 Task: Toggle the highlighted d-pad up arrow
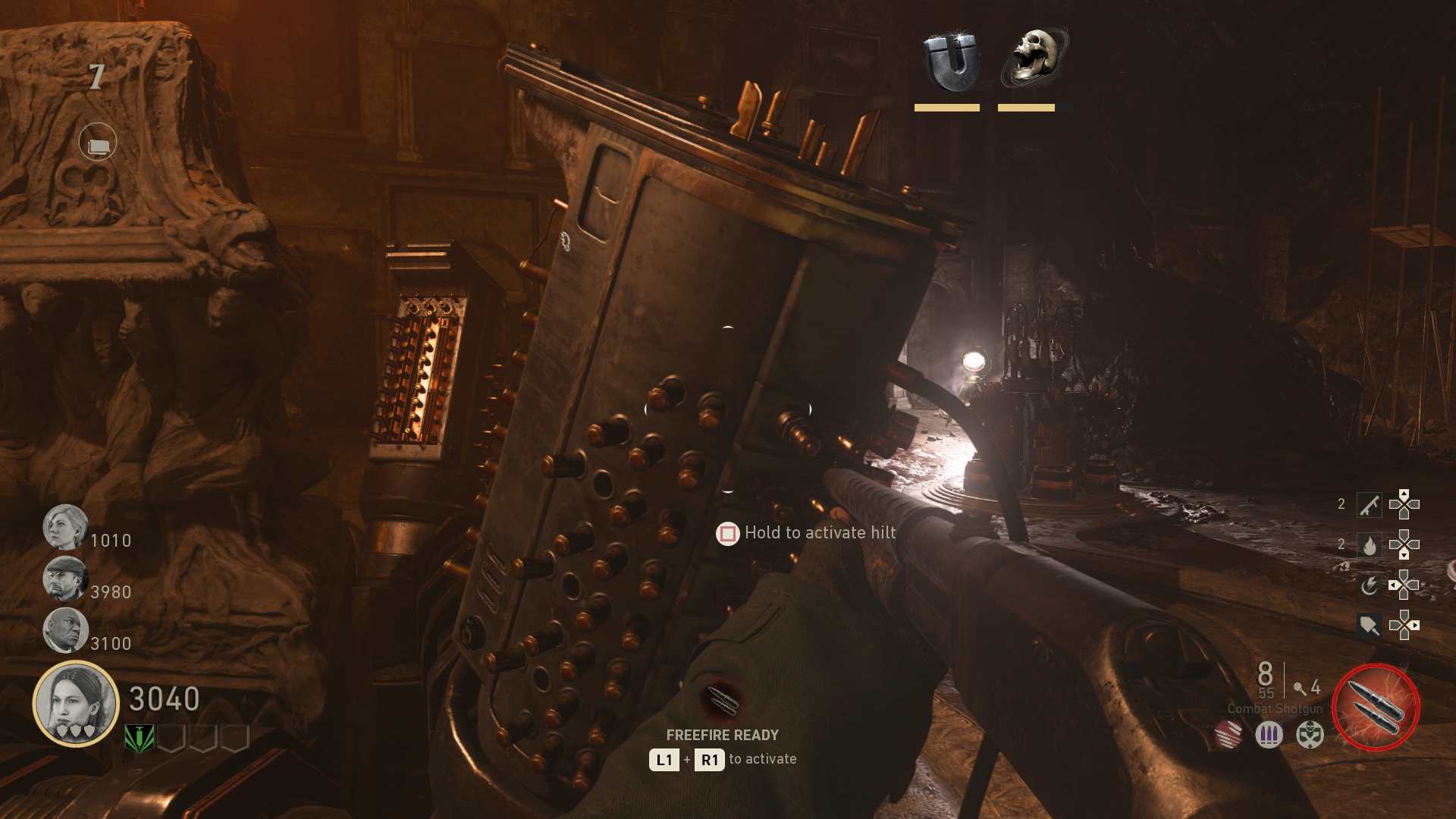point(1404,493)
